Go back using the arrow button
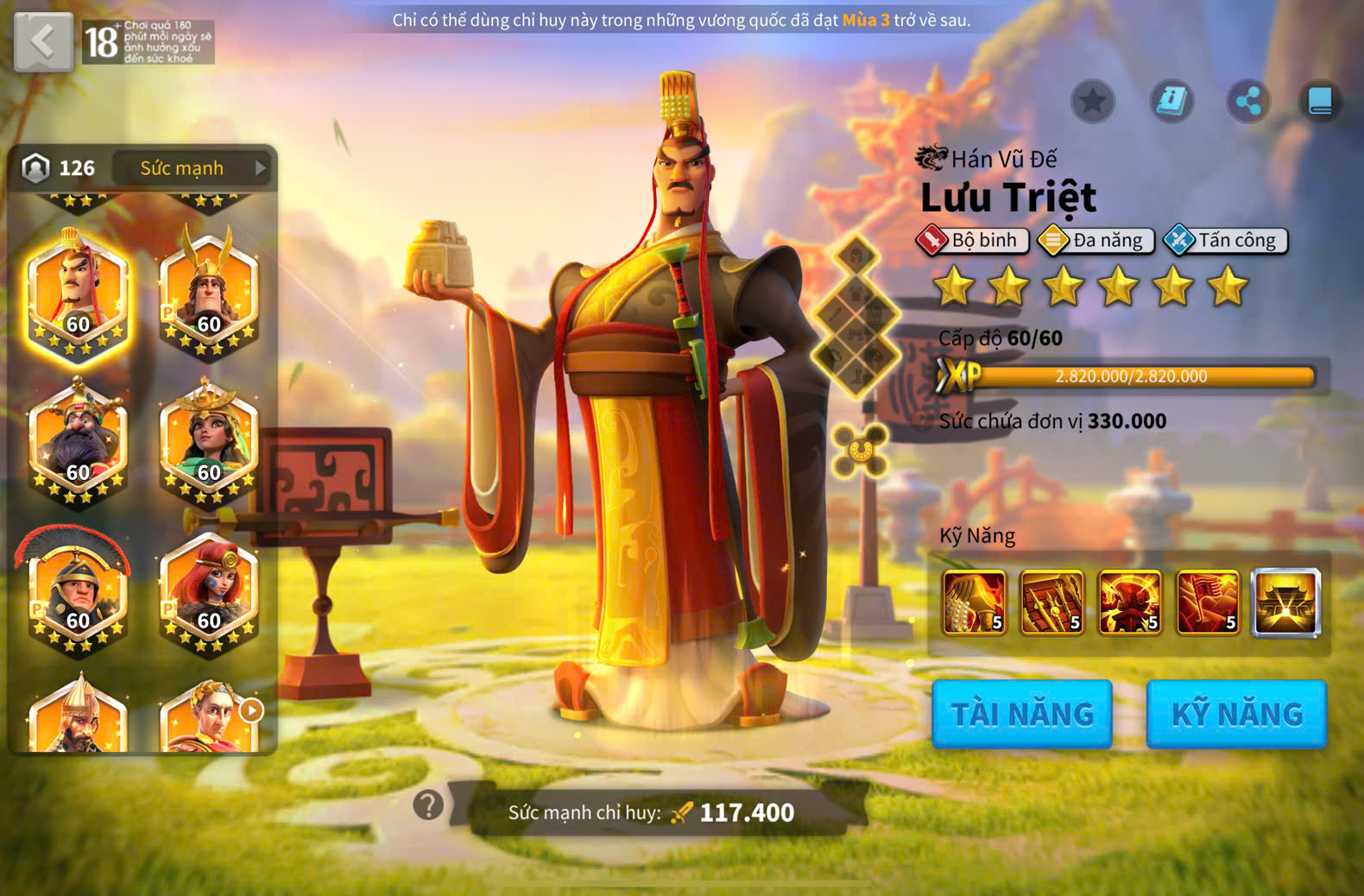Image resolution: width=1364 pixels, height=896 pixels. click(43, 41)
